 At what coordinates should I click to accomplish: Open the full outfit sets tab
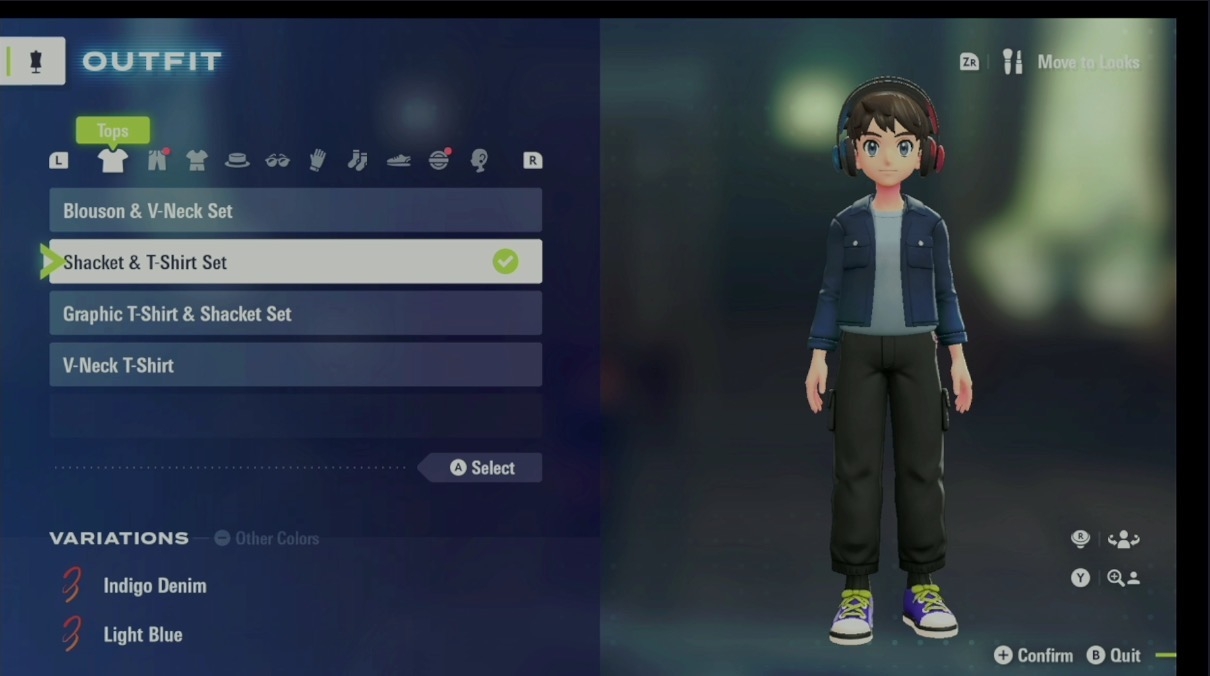click(197, 160)
